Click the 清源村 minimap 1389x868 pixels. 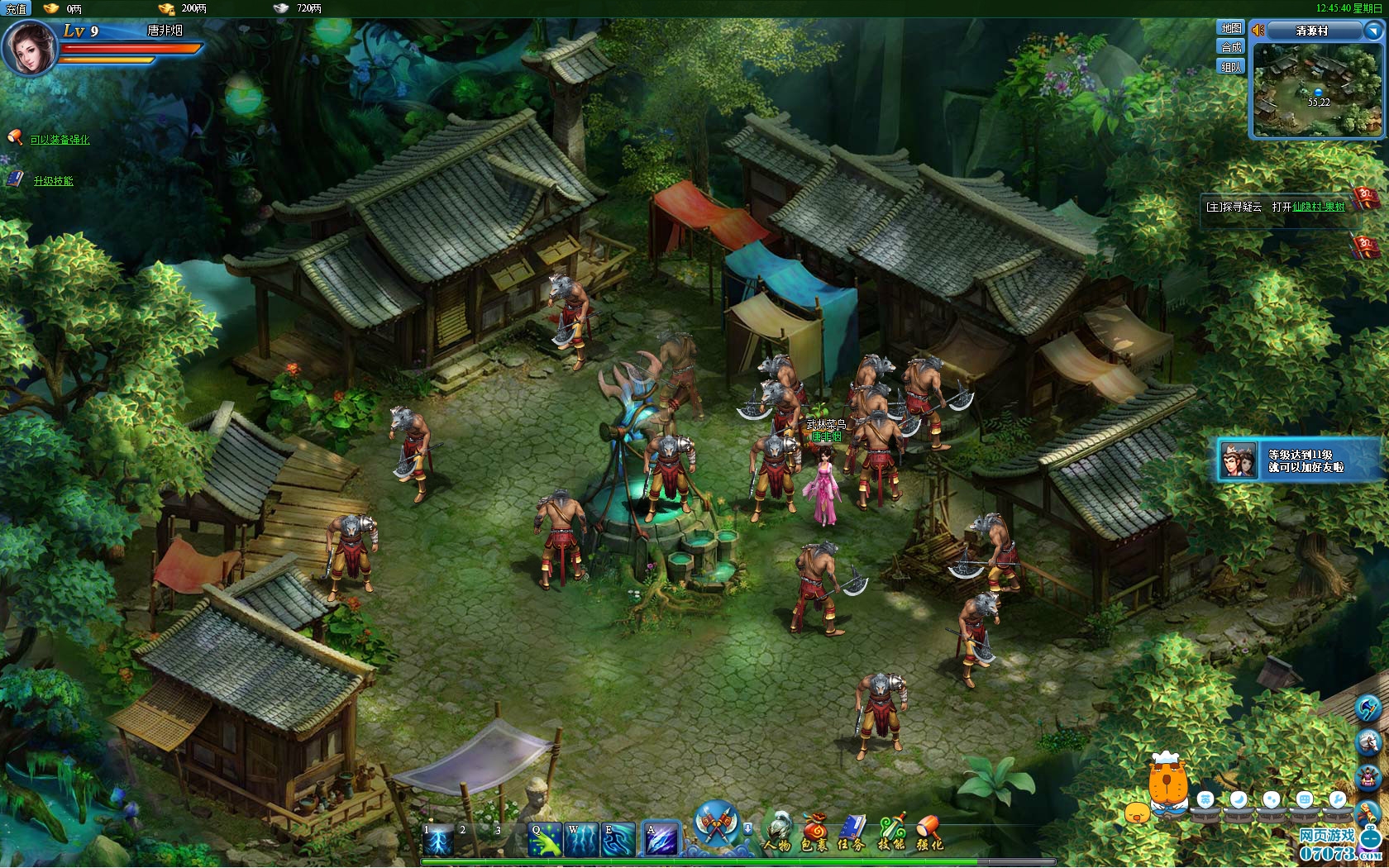[1317, 89]
